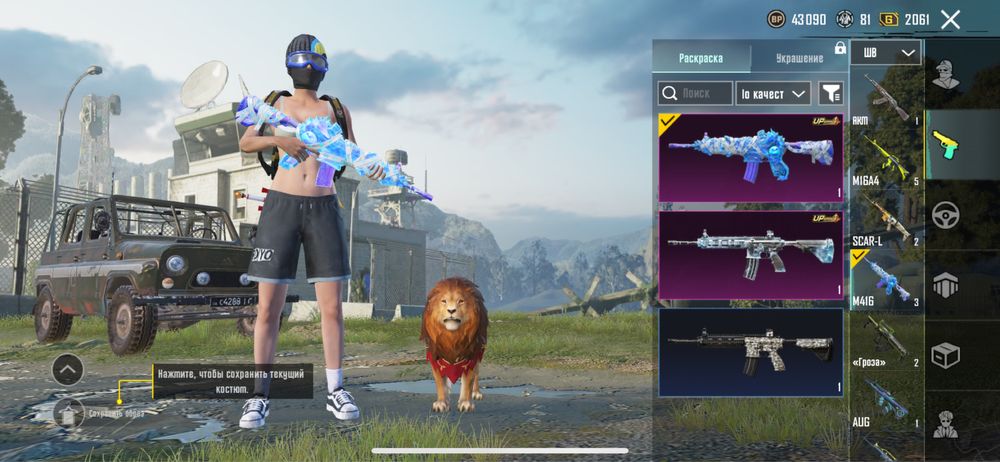The width and height of the screenshot is (1000, 462).
Task: Click the Поиск search field
Action: (x=693, y=93)
